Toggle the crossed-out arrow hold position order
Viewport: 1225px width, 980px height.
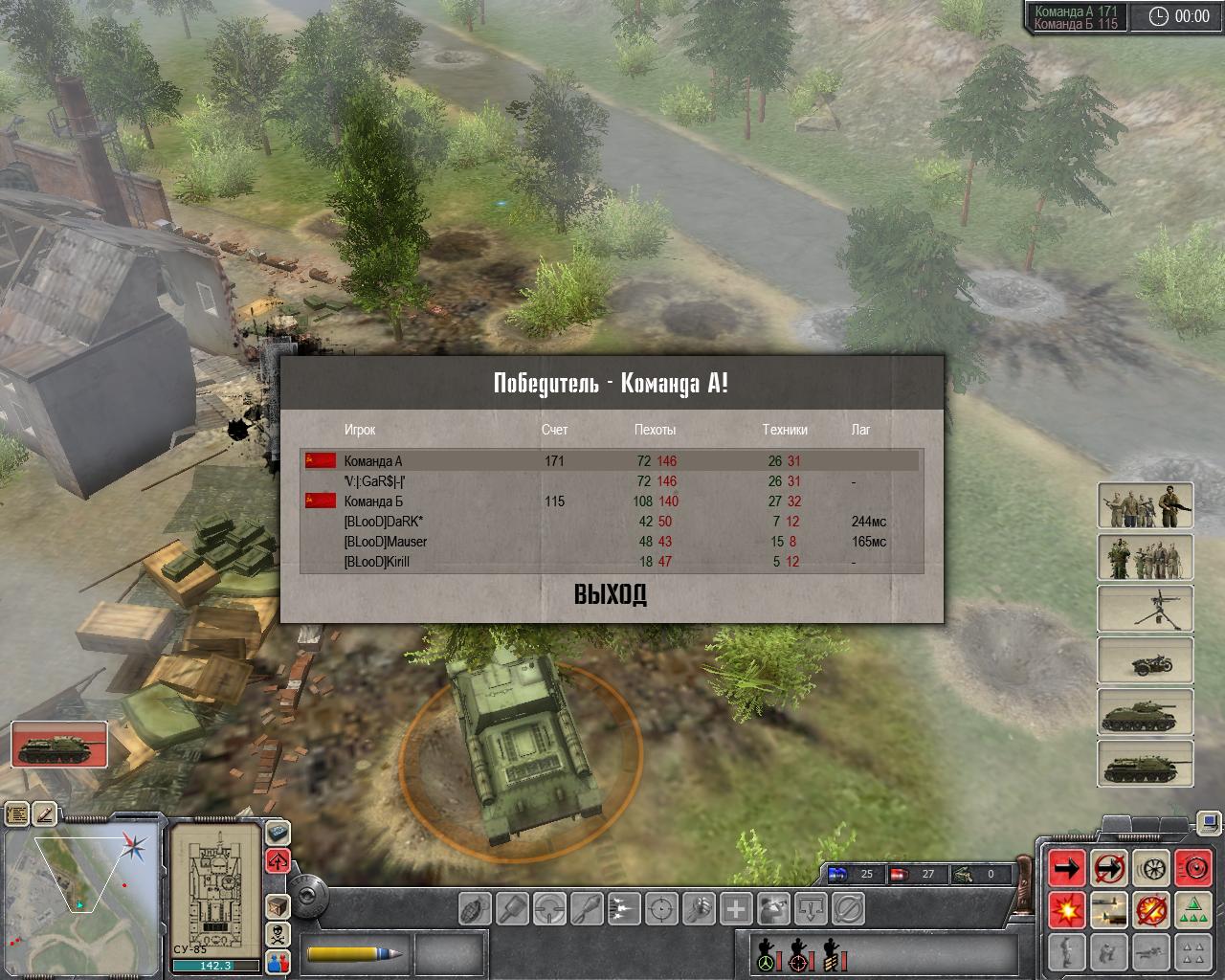1109,867
